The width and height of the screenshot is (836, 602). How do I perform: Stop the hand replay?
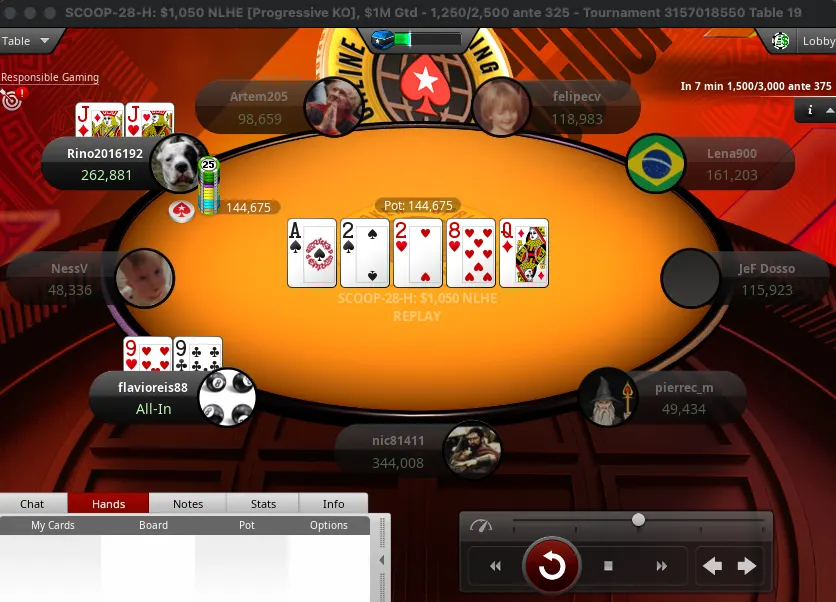[x=608, y=566]
